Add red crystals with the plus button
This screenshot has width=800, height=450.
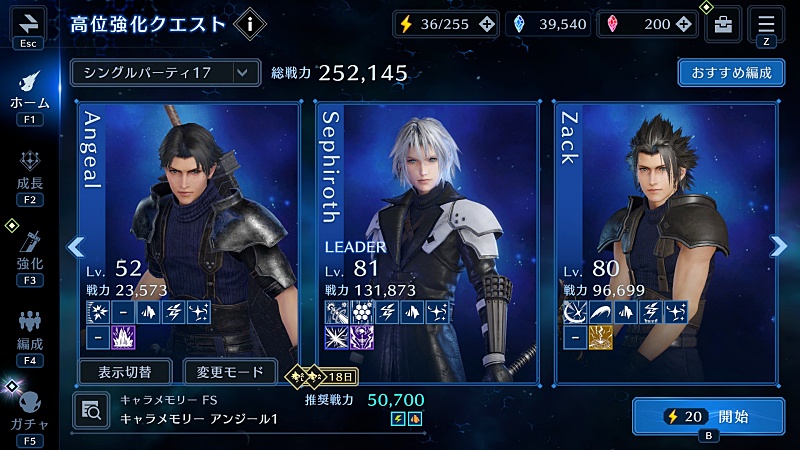click(x=684, y=25)
